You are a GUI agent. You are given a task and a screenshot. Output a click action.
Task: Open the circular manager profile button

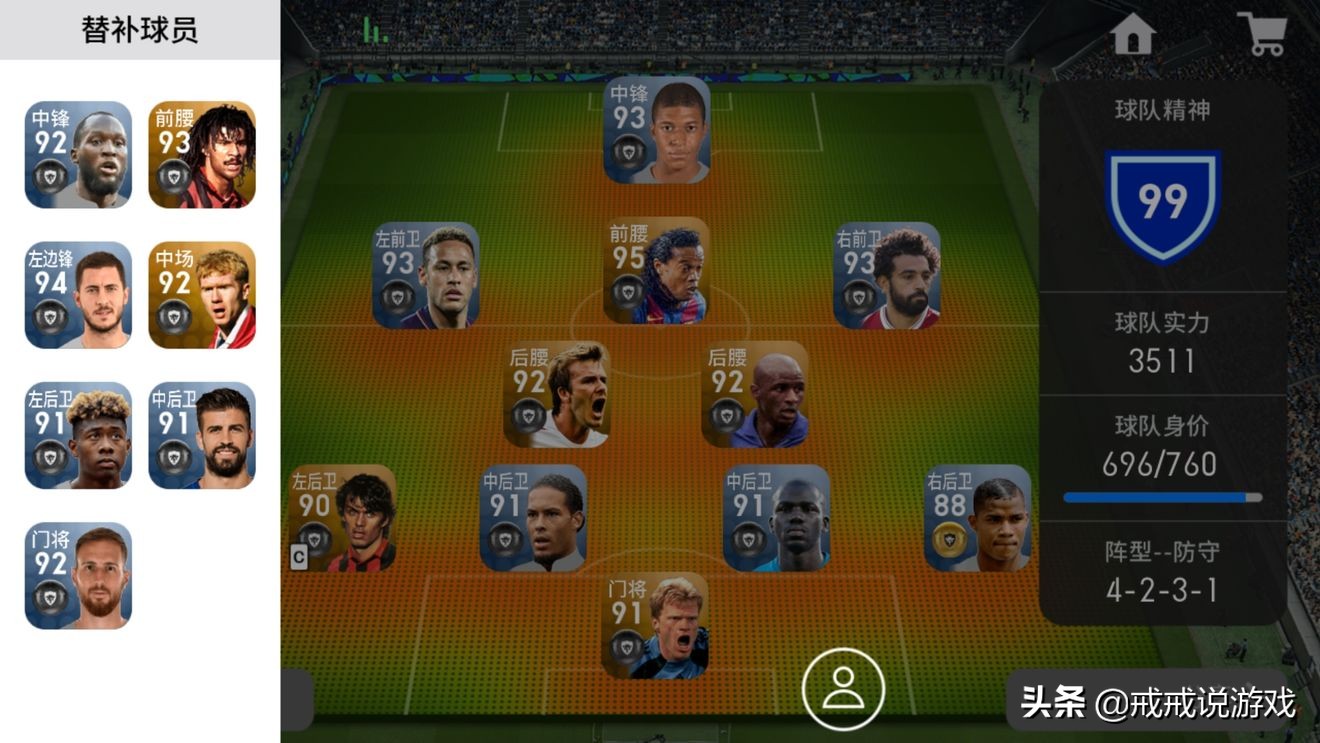click(x=843, y=689)
